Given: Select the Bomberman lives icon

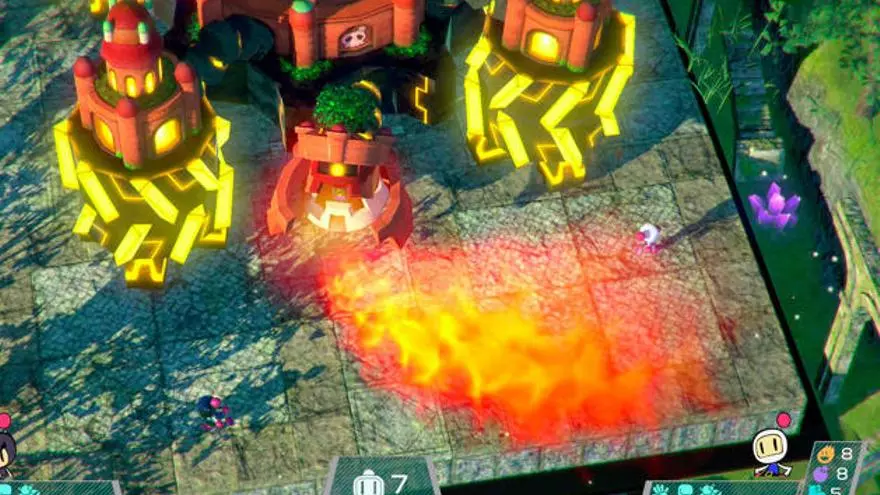Looking at the screenshot, I should click(368, 484).
